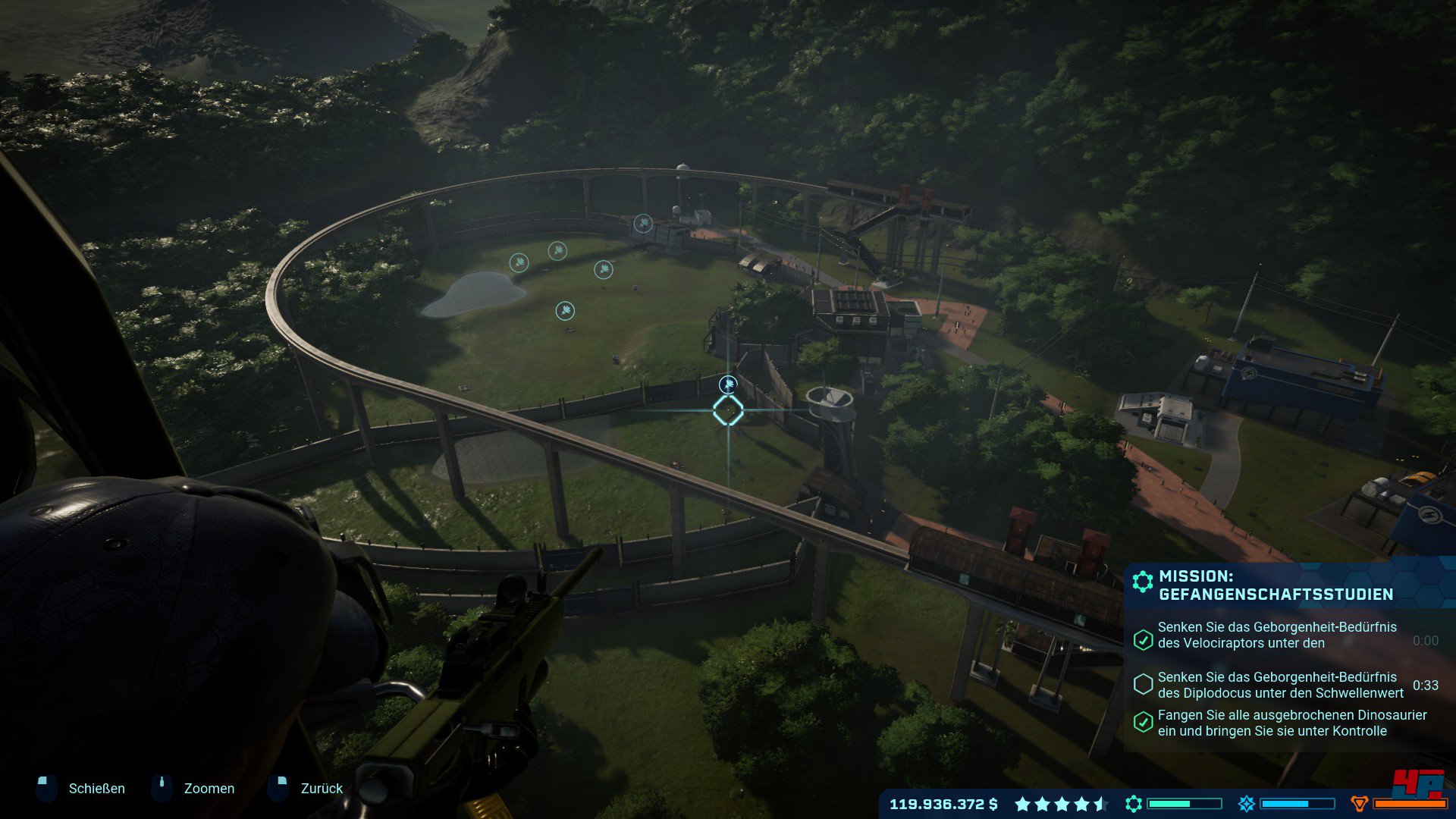Select the Diplodocus comfort objective
This screenshot has height=819, width=1456.
(x=1280, y=685)
